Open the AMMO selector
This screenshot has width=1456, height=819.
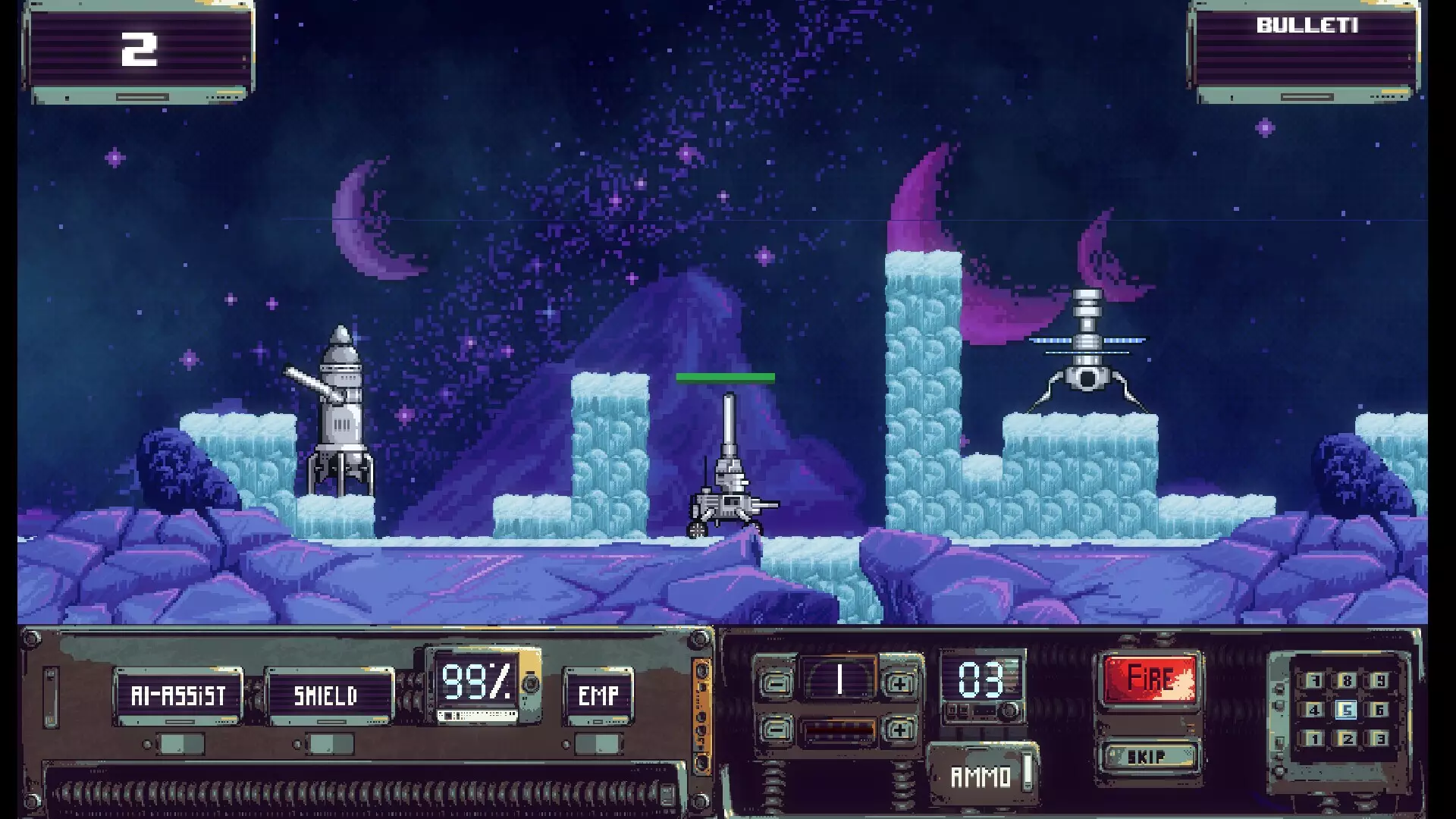[982, 776]
